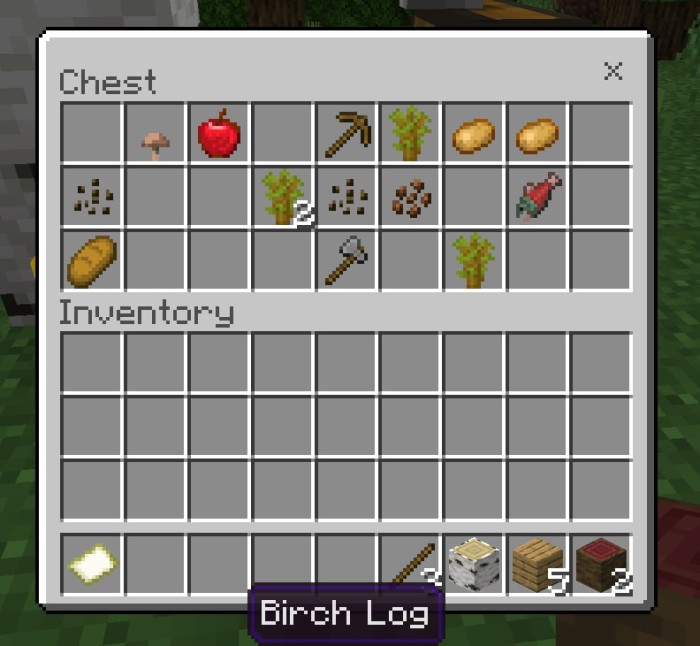Pick up the stack of three sticks
Image resolution: width=700 pixels, height=646 pixels.
pos(410,565)
